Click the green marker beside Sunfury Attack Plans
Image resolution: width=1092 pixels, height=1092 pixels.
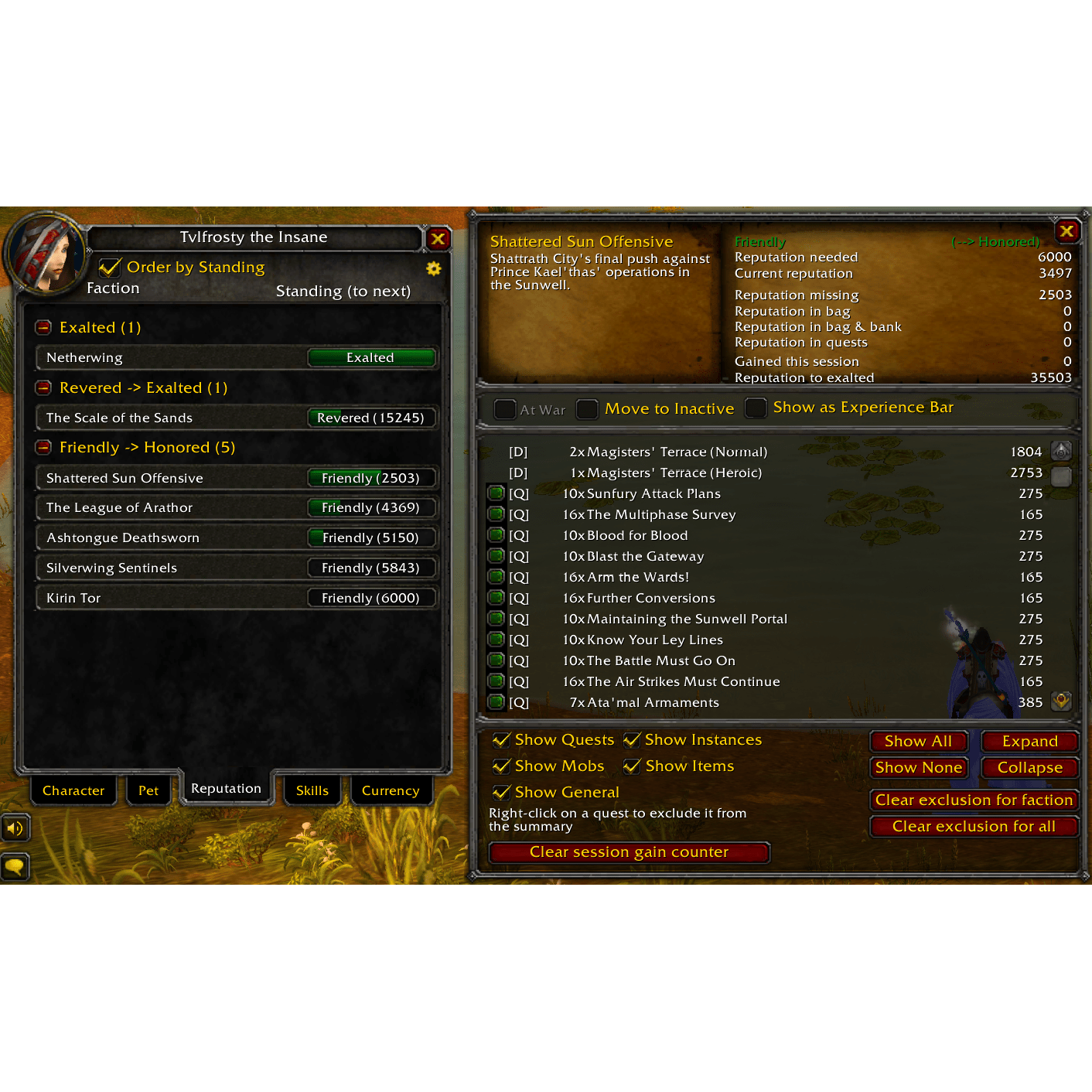(x=496, y=493)
